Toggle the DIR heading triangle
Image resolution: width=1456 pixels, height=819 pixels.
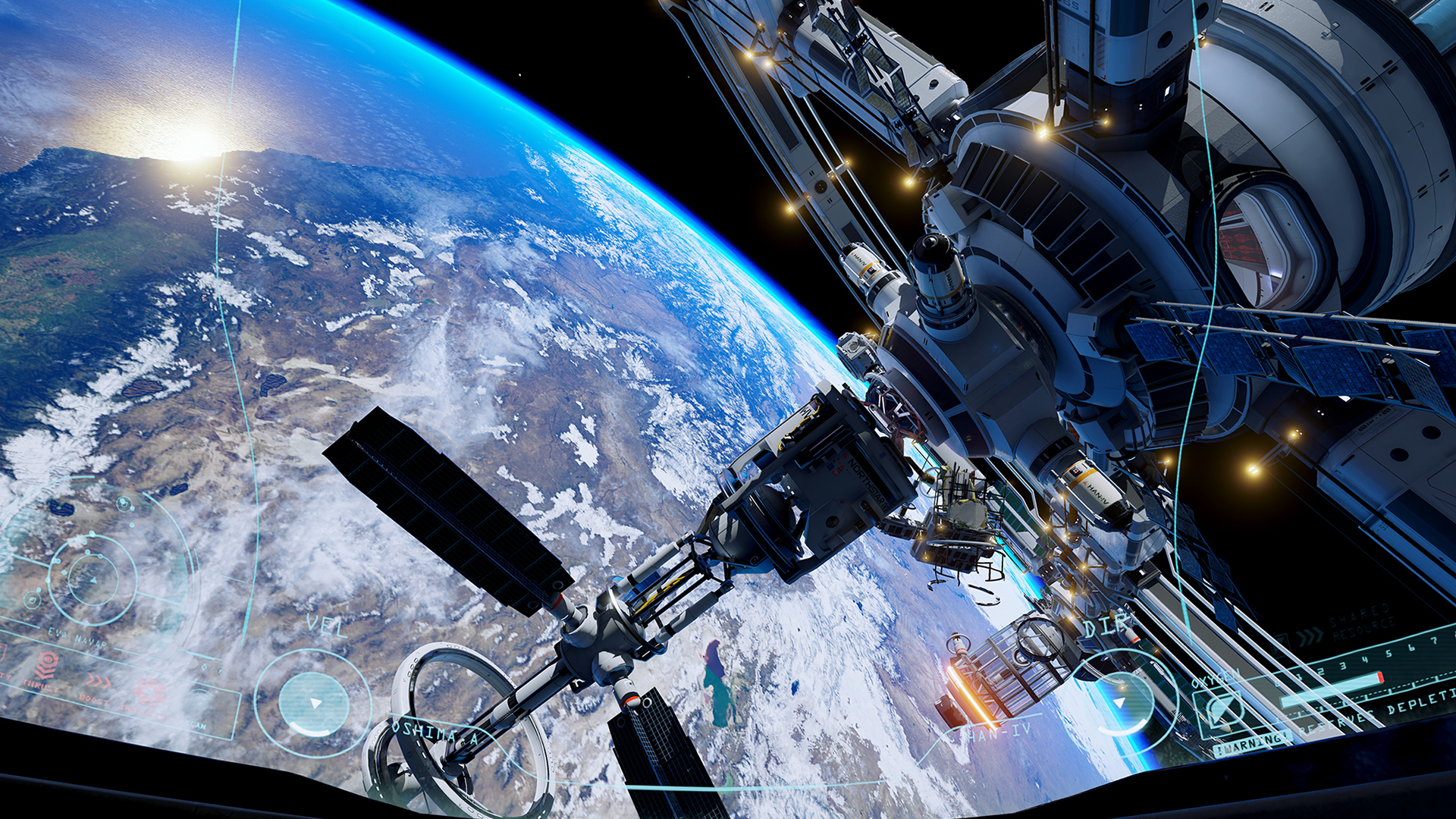1119,702
